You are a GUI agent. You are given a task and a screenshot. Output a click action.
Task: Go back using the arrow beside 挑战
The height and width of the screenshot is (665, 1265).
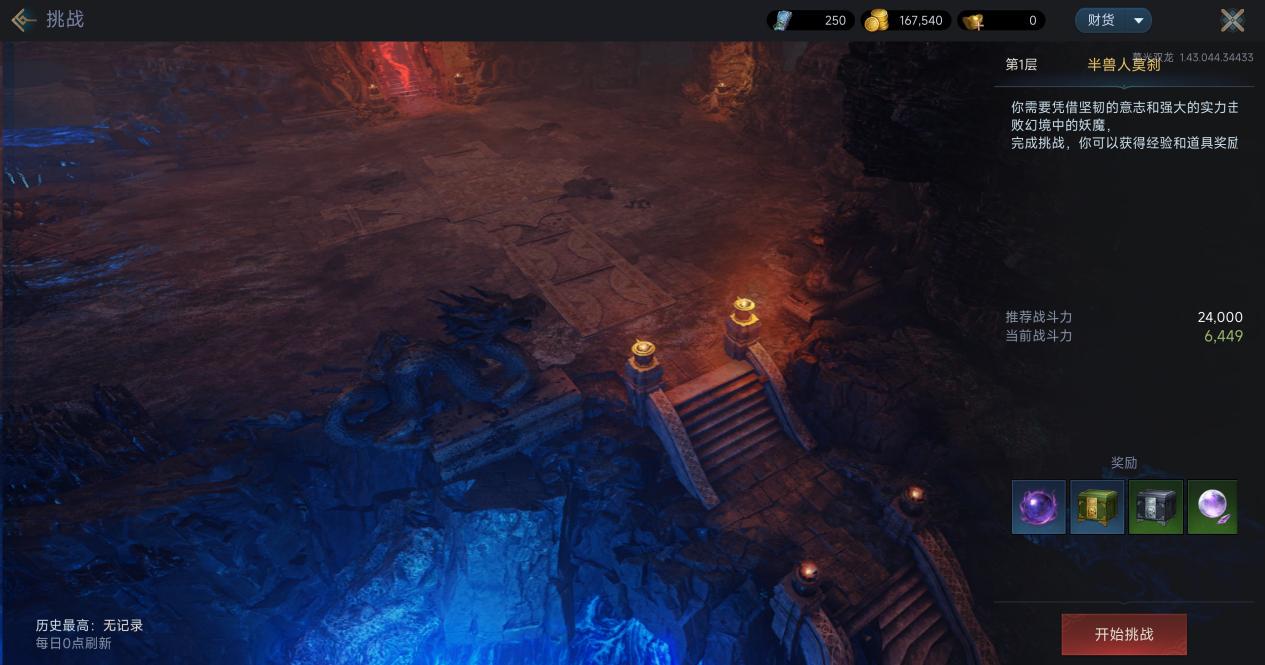coord(23,19)
